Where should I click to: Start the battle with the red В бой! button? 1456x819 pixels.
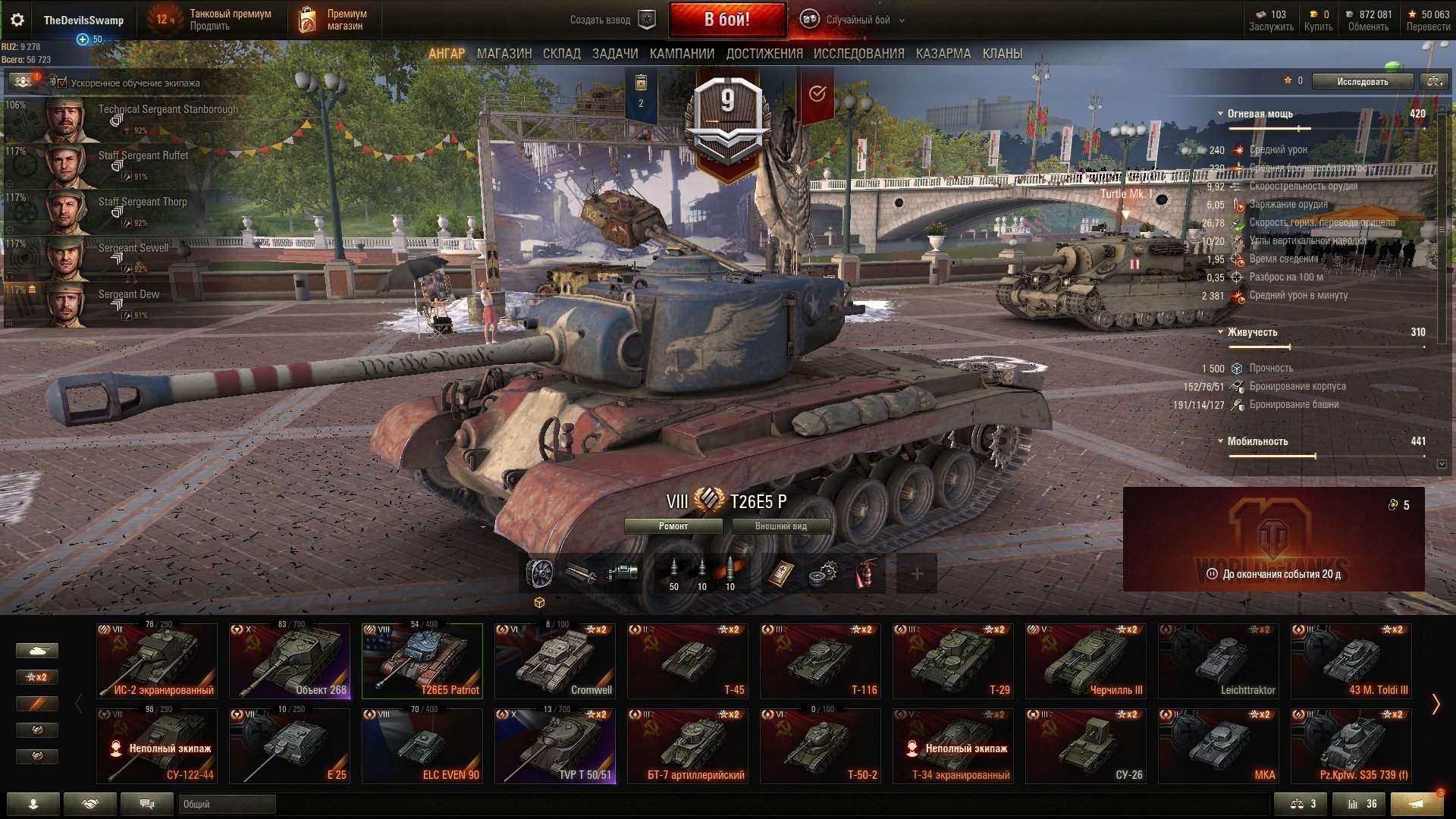point(727,20)
